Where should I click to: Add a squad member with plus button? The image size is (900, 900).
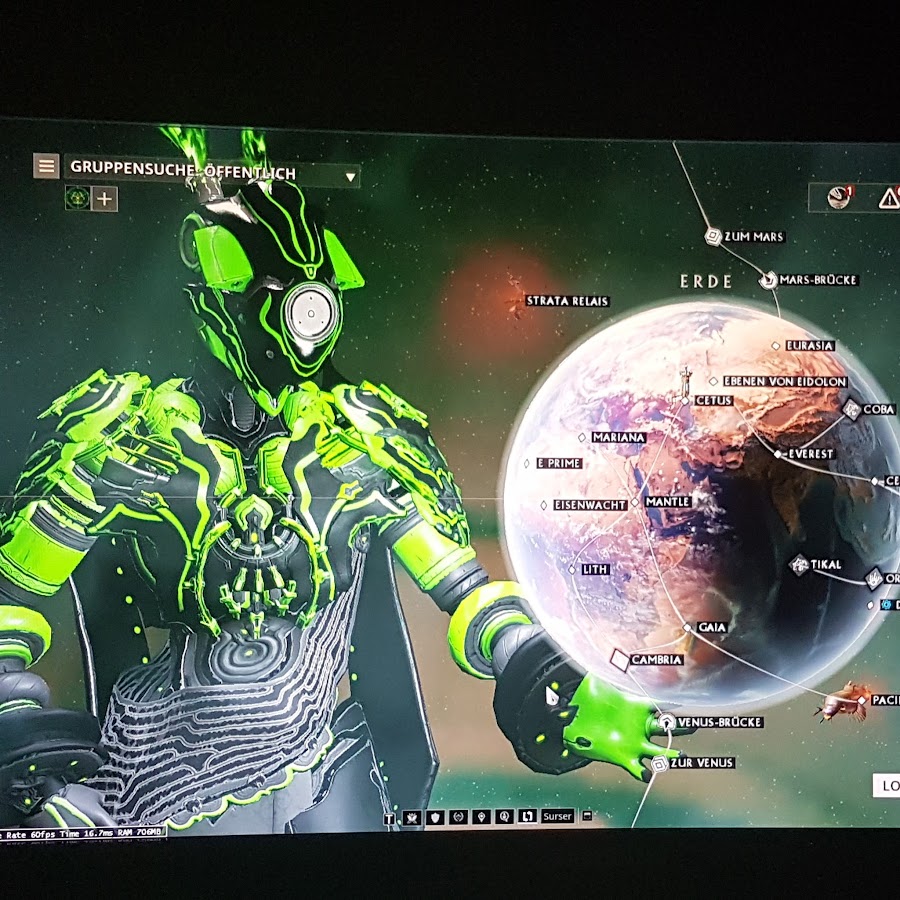pyautogui.click(x=105, y=198)
